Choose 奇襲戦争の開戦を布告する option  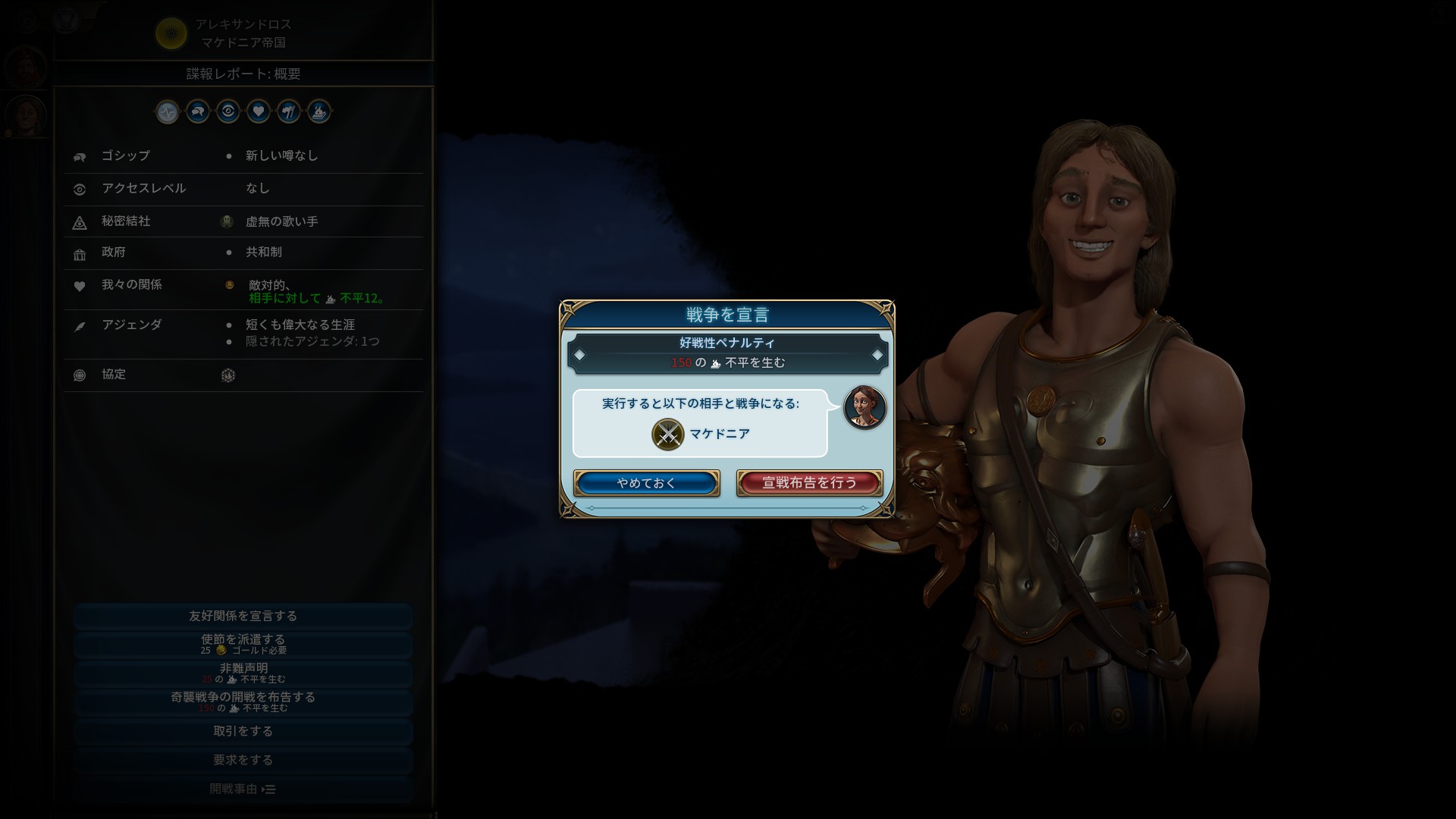click(243, 701)
